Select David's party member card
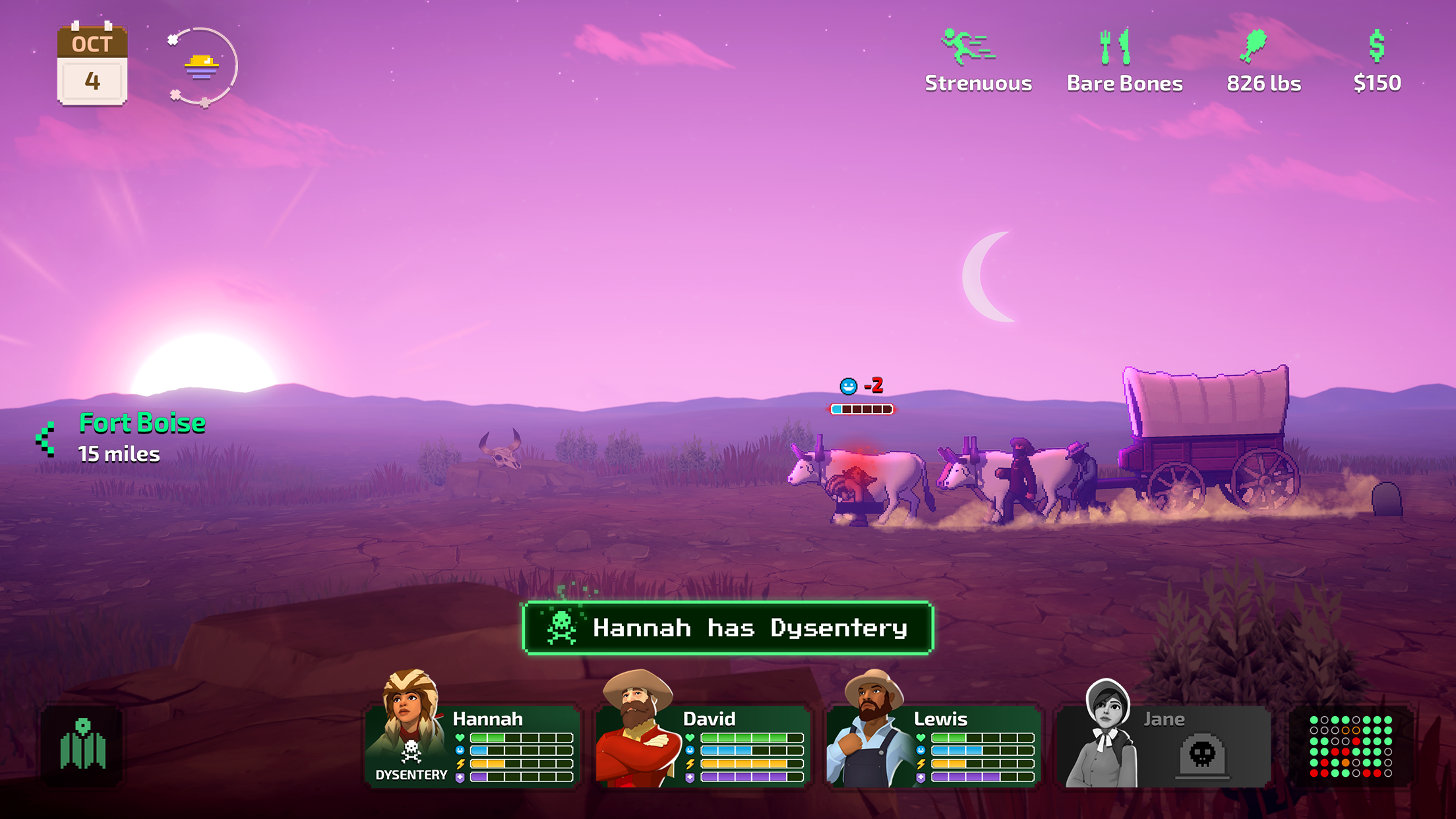Image resolution: width=1456 pixels, height=819 pixels. pos(703,746)
